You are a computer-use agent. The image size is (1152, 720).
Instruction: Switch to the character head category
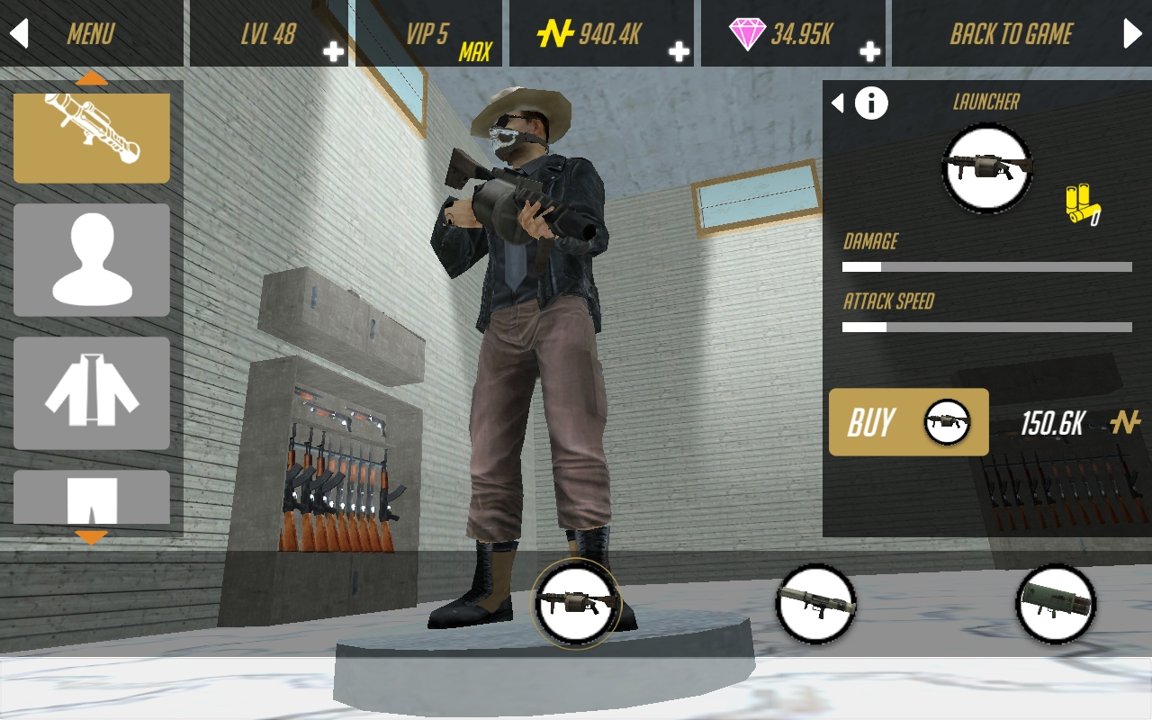pyautogui.click(x=91, y=260)
